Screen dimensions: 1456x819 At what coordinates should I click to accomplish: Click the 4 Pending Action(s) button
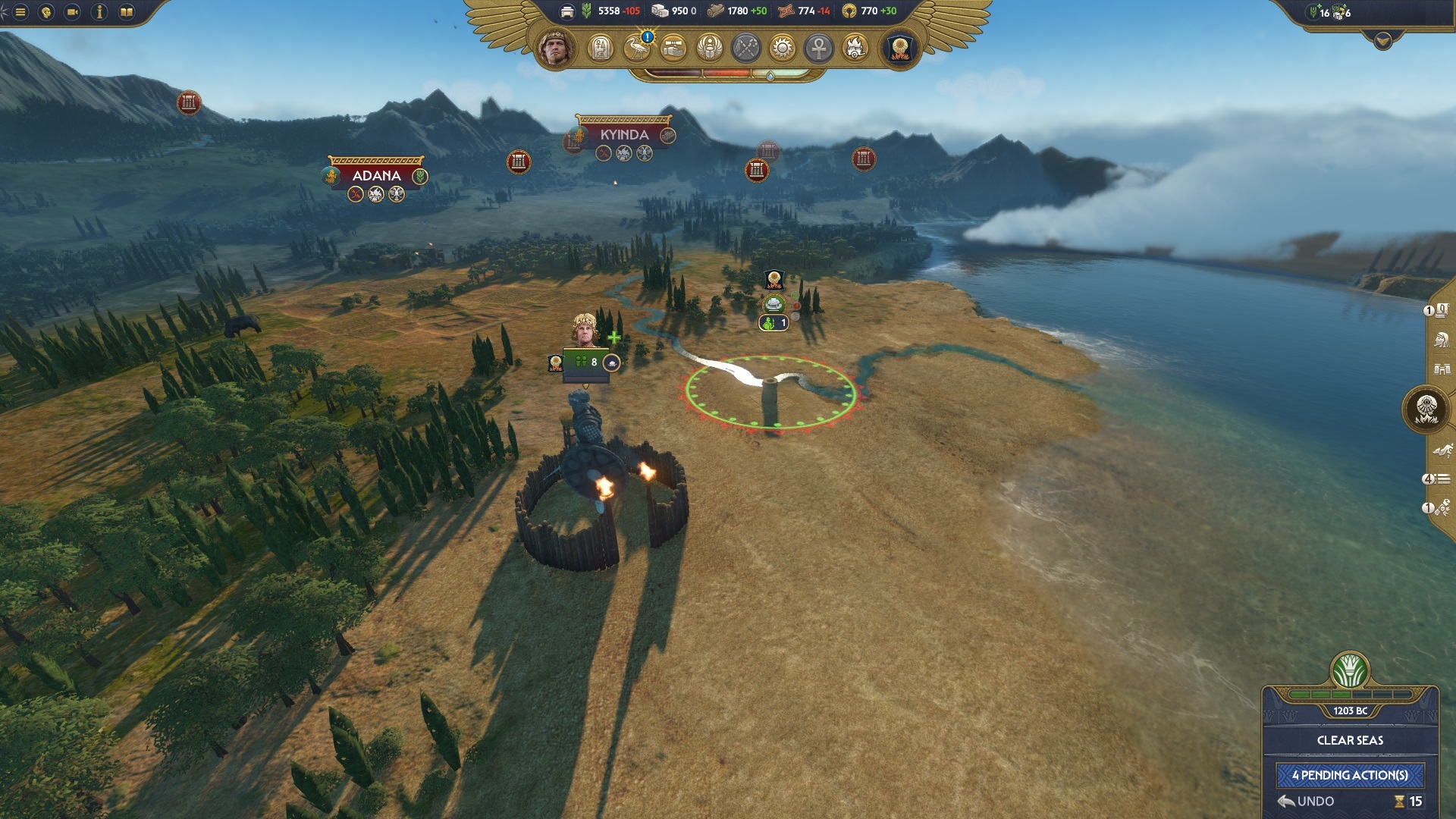1350,775
